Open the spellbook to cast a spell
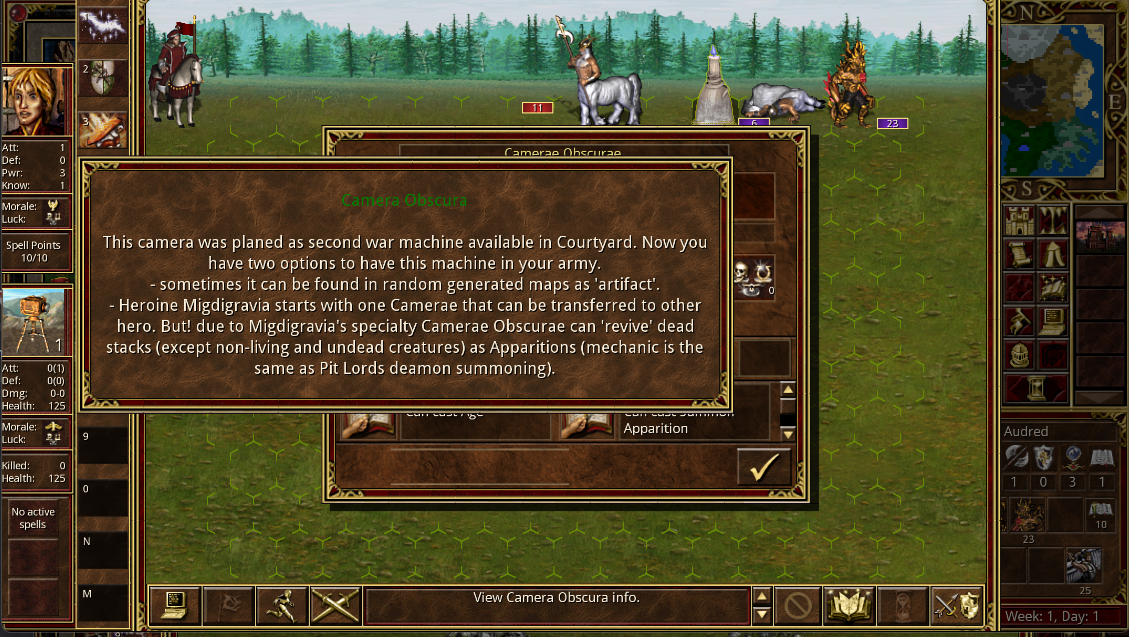 point(849,605)
